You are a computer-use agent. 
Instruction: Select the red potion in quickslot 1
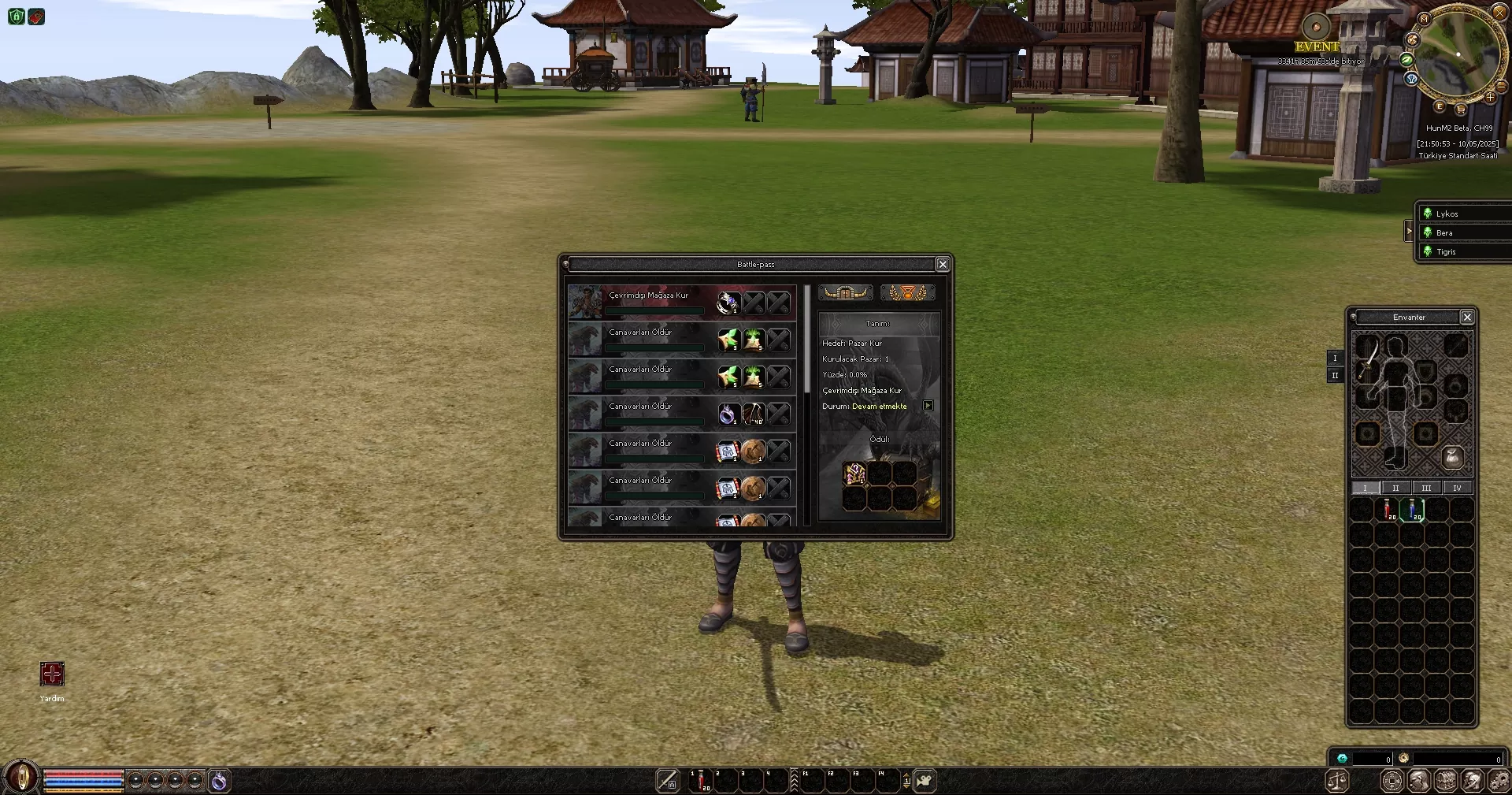(701, 779)
